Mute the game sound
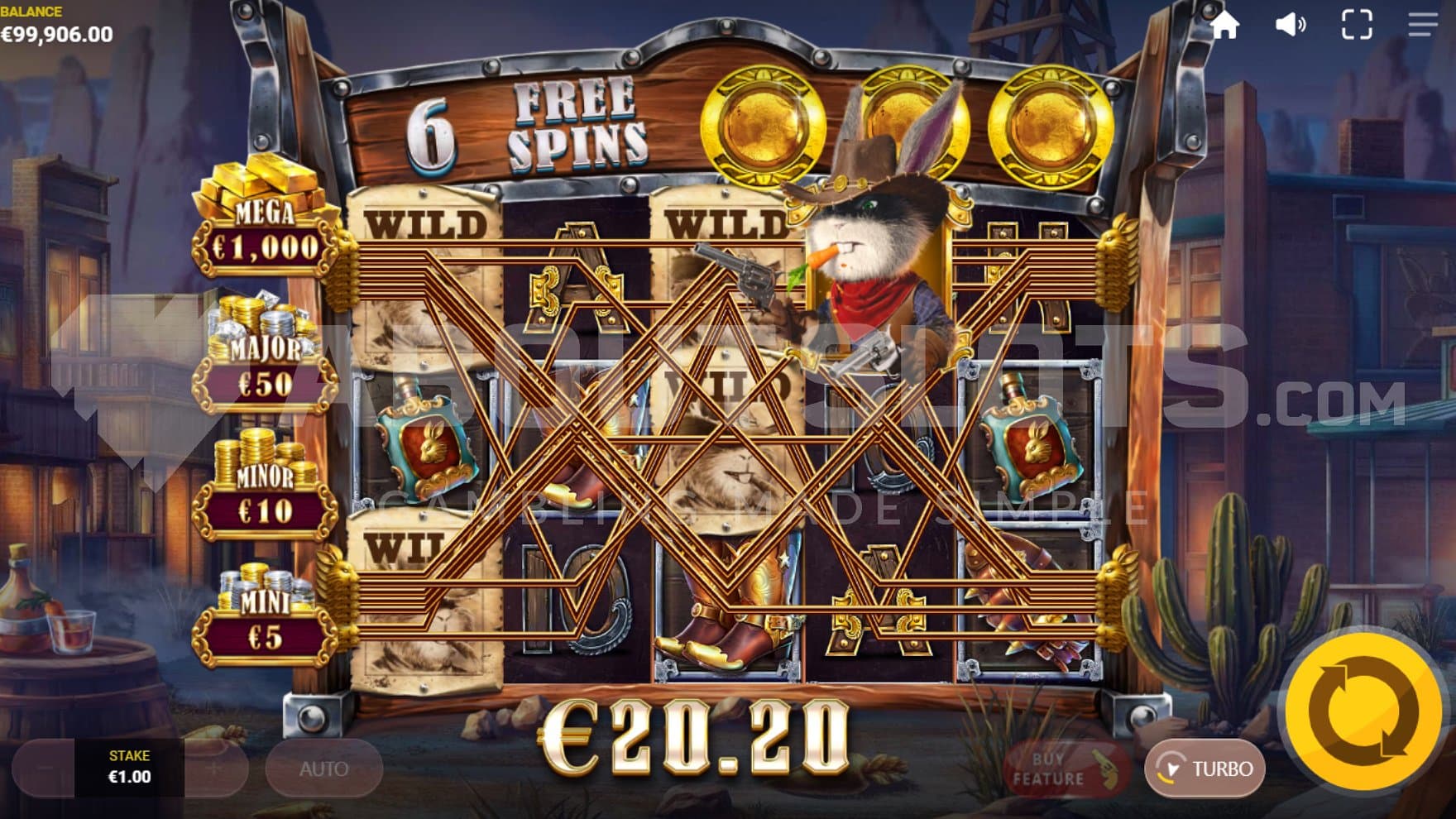Image resolution: width=1456 pixels, height=819 pixels. [x=1290, y=25]
